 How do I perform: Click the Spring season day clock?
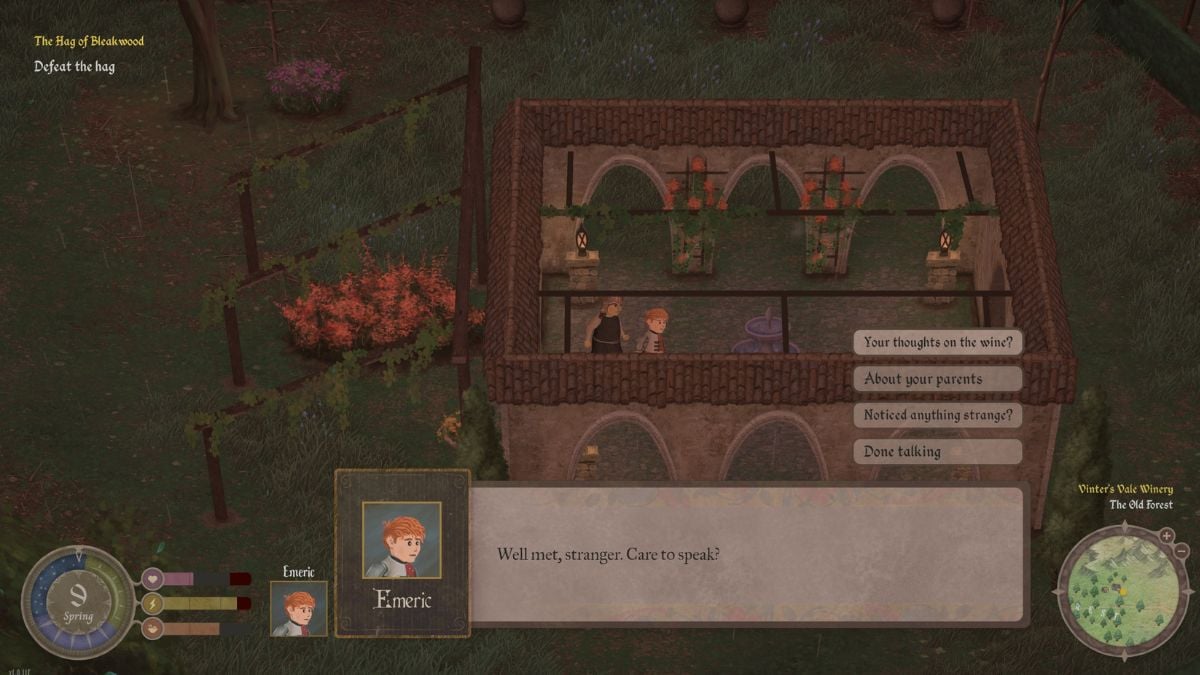click(x=78, y=602)
